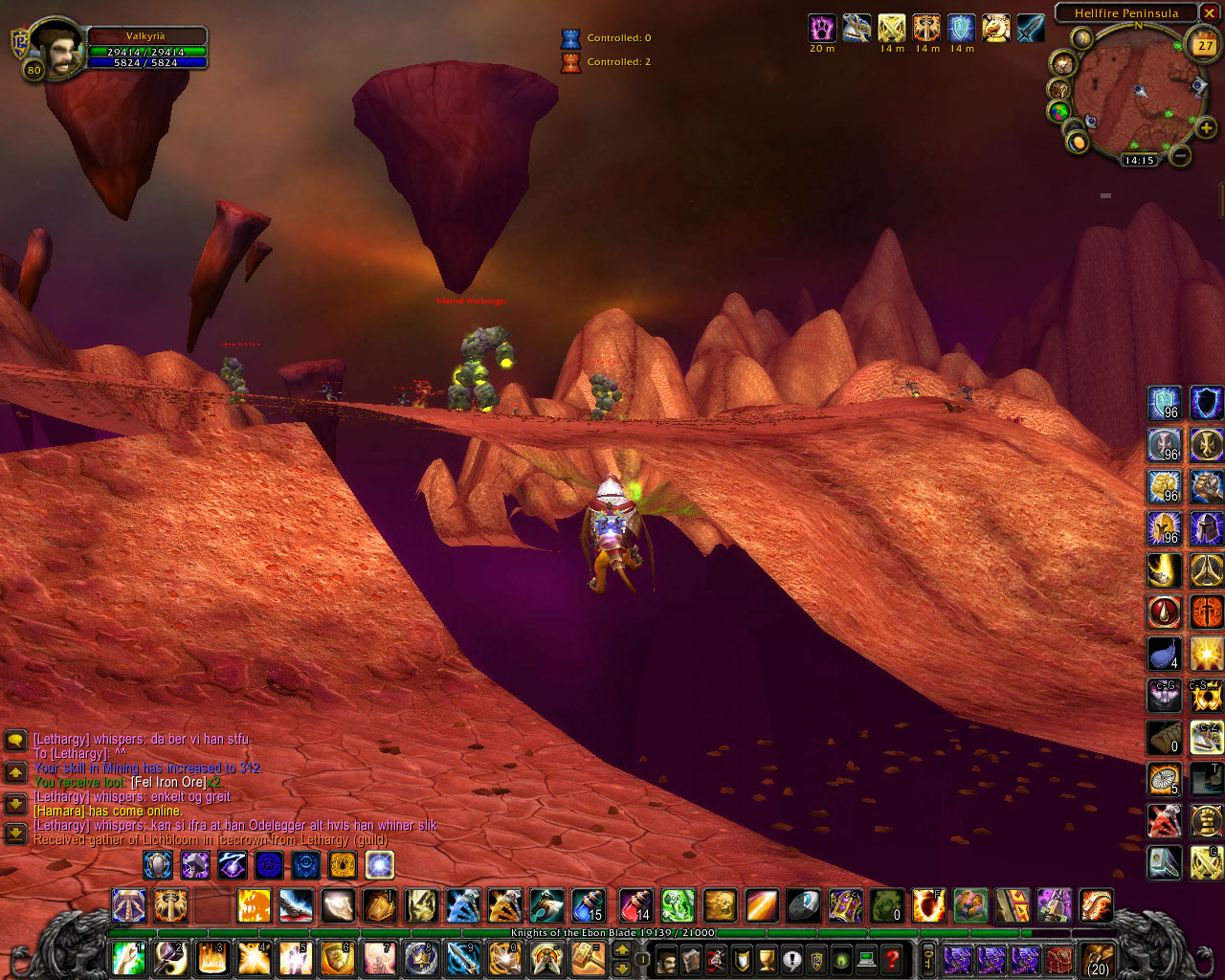Cast the spell on action slot 1
The width and height of the screenshot is (1225, 980).
click(128, 958)
